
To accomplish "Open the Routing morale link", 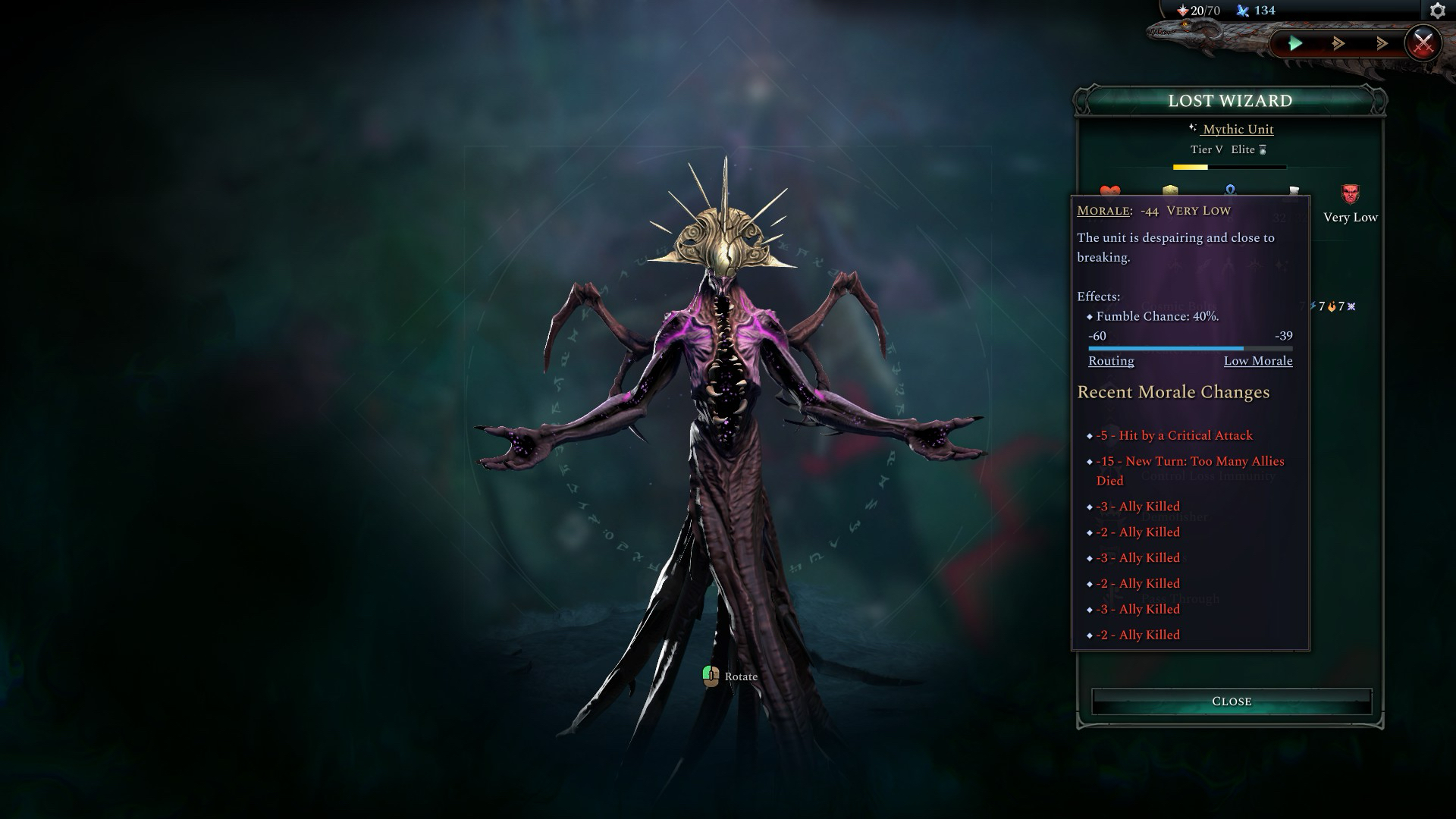I will point(1111,361).
